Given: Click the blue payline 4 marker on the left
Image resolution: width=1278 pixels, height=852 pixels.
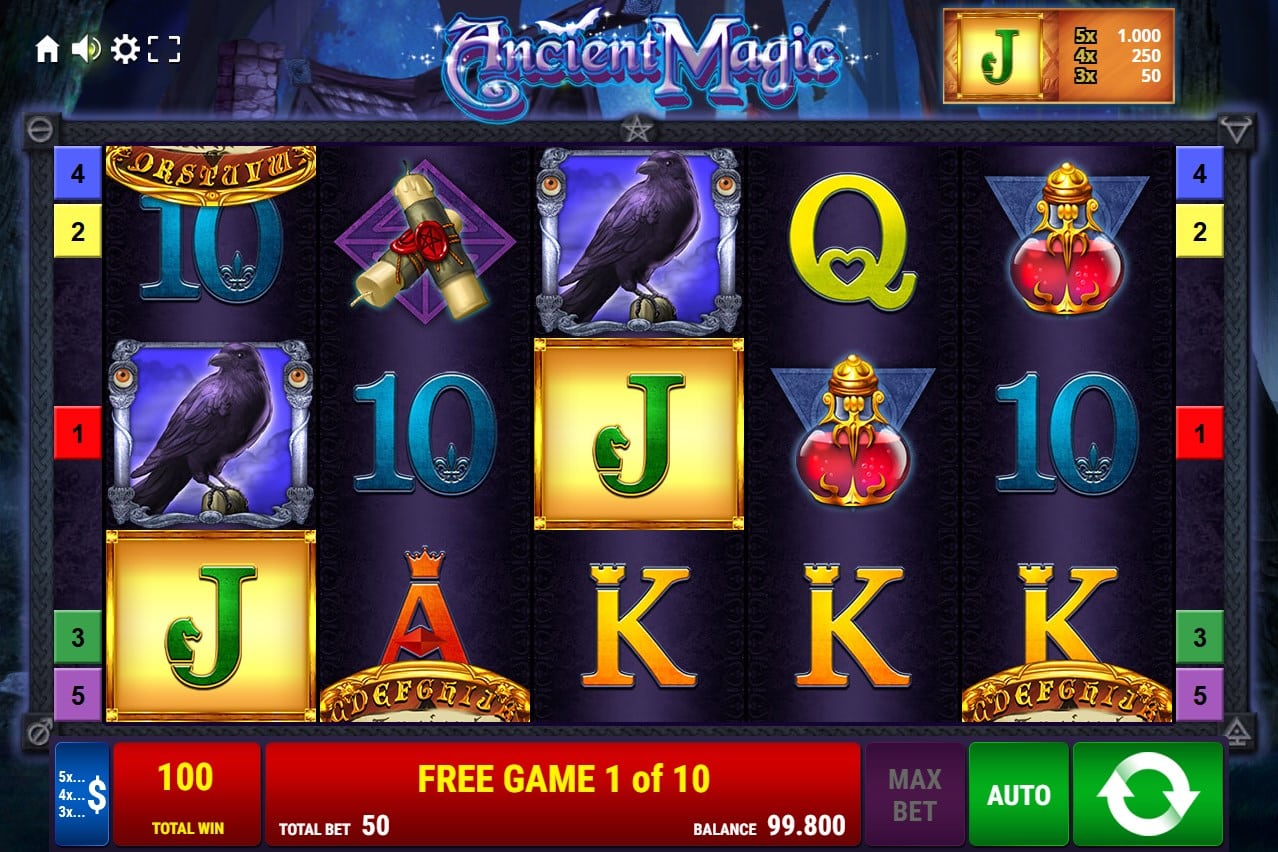Looking at the screenshot, I should [78, 174].
